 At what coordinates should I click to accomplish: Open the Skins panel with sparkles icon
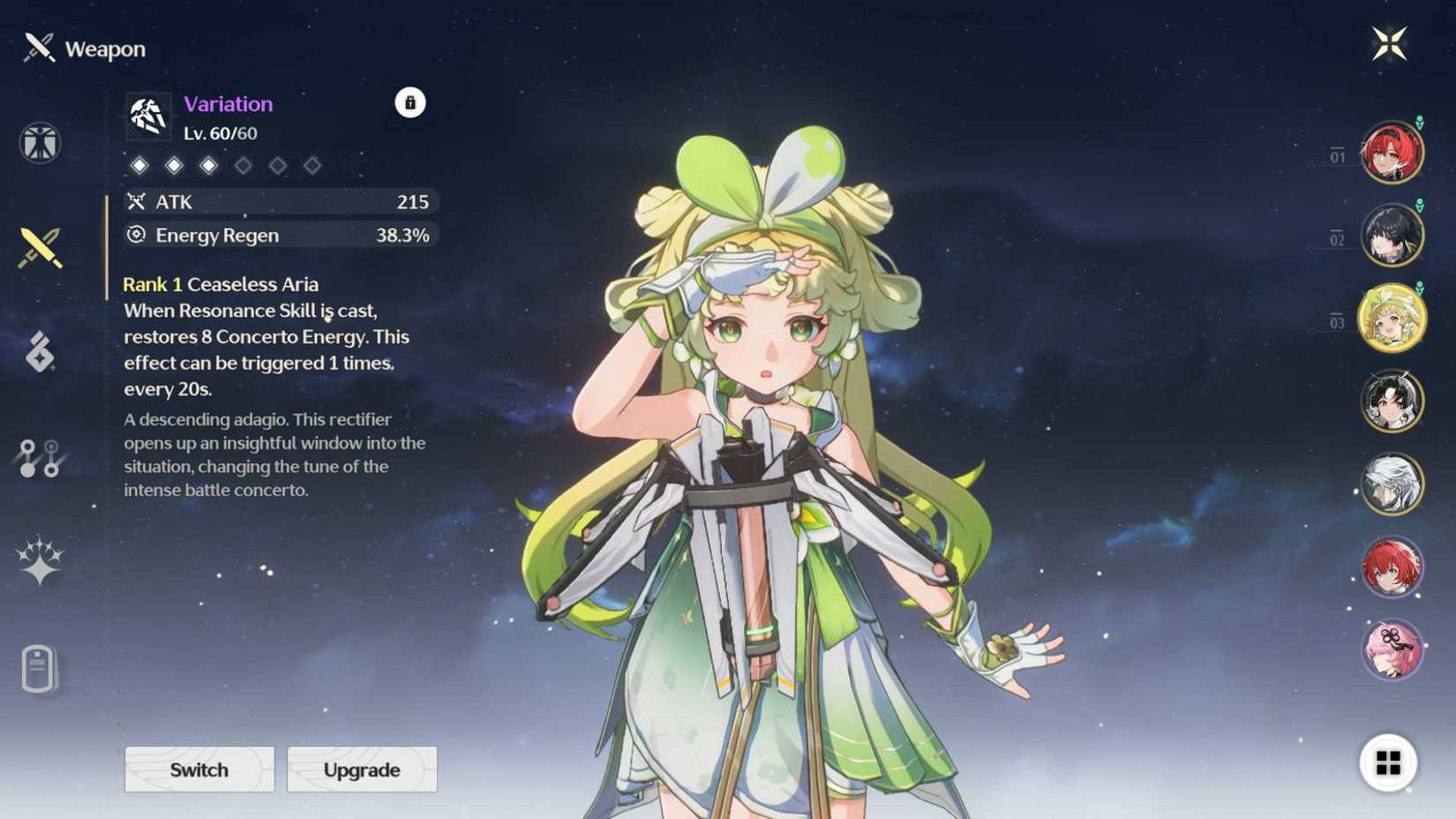[40, 560]
